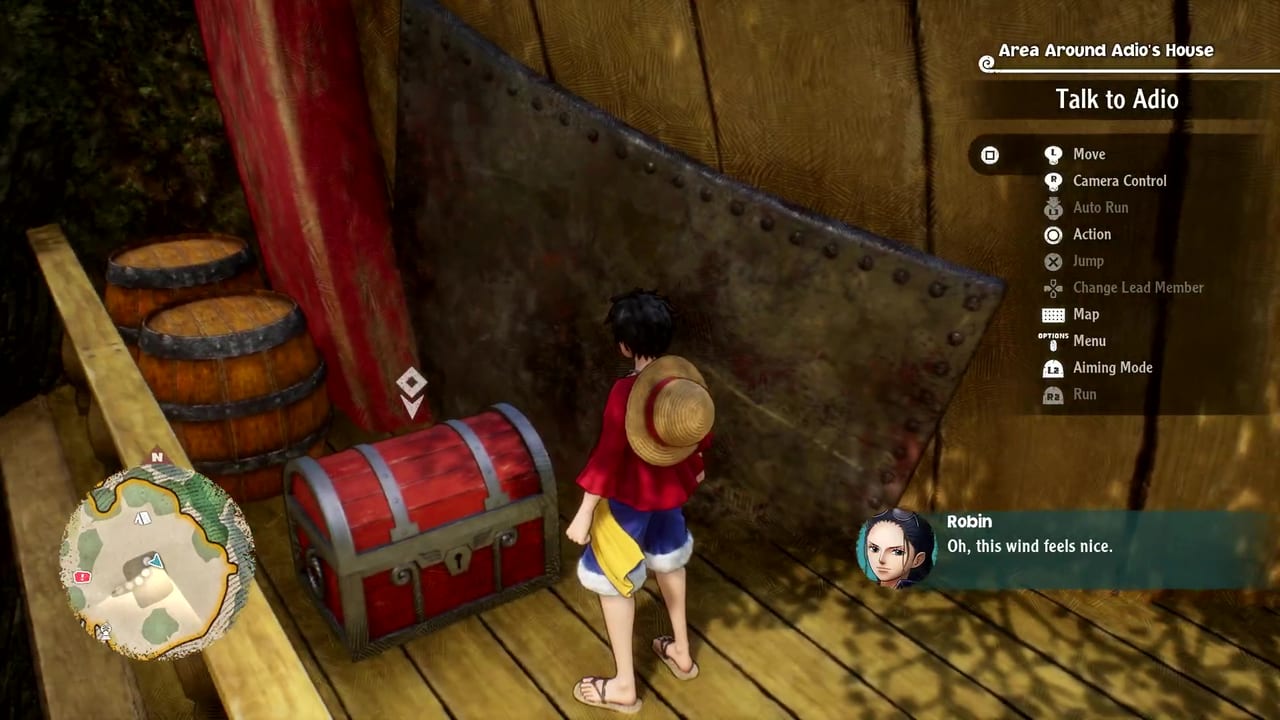This screenshot has height=720, width=1280.
Task: Open the Menu entry in the control list
Action: [x=1089, y=341]
